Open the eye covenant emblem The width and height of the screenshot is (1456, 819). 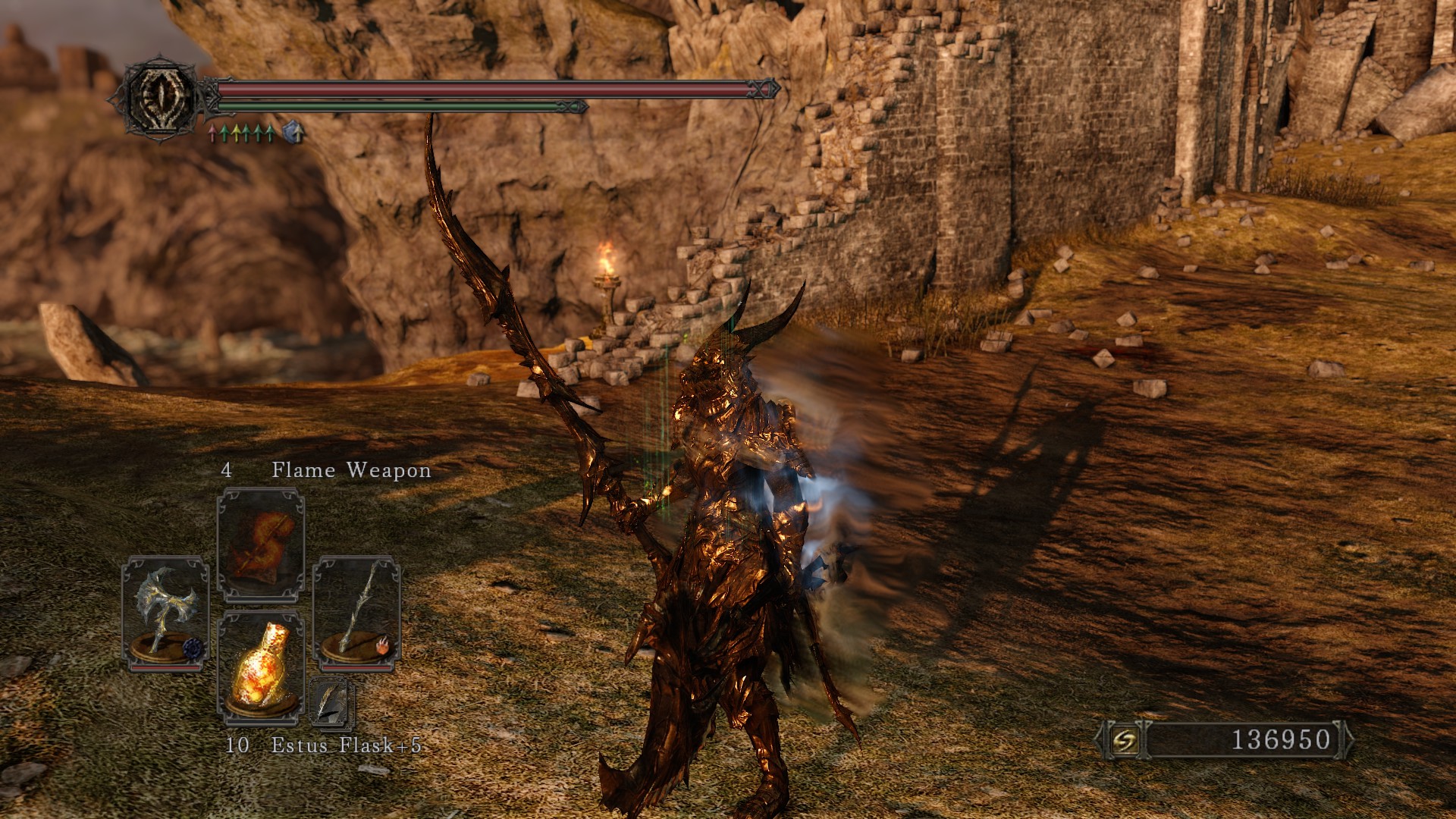pyautogui.click(x=160, y=98)
